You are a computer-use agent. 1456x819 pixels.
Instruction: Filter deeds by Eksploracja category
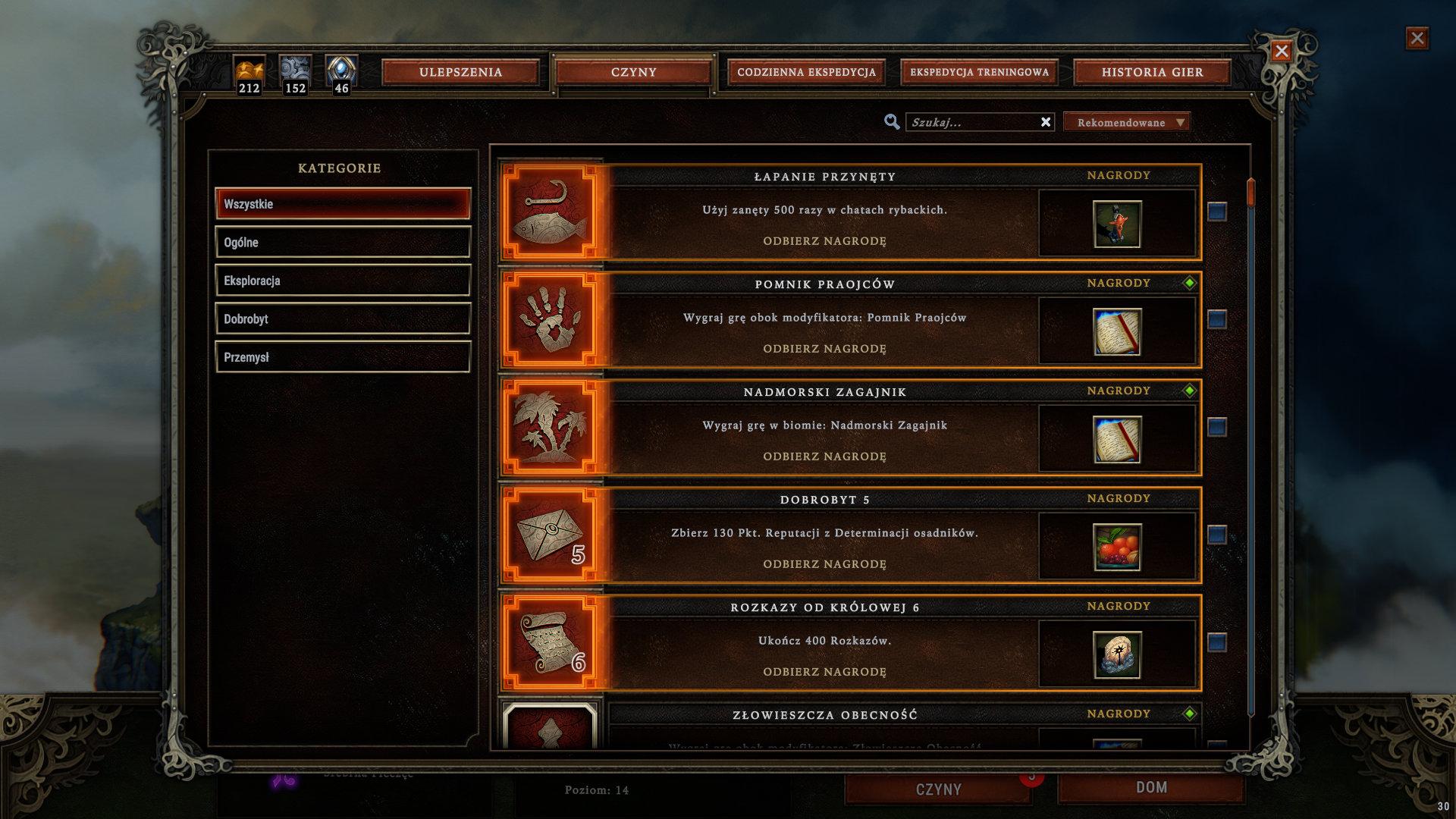[343, 281]
